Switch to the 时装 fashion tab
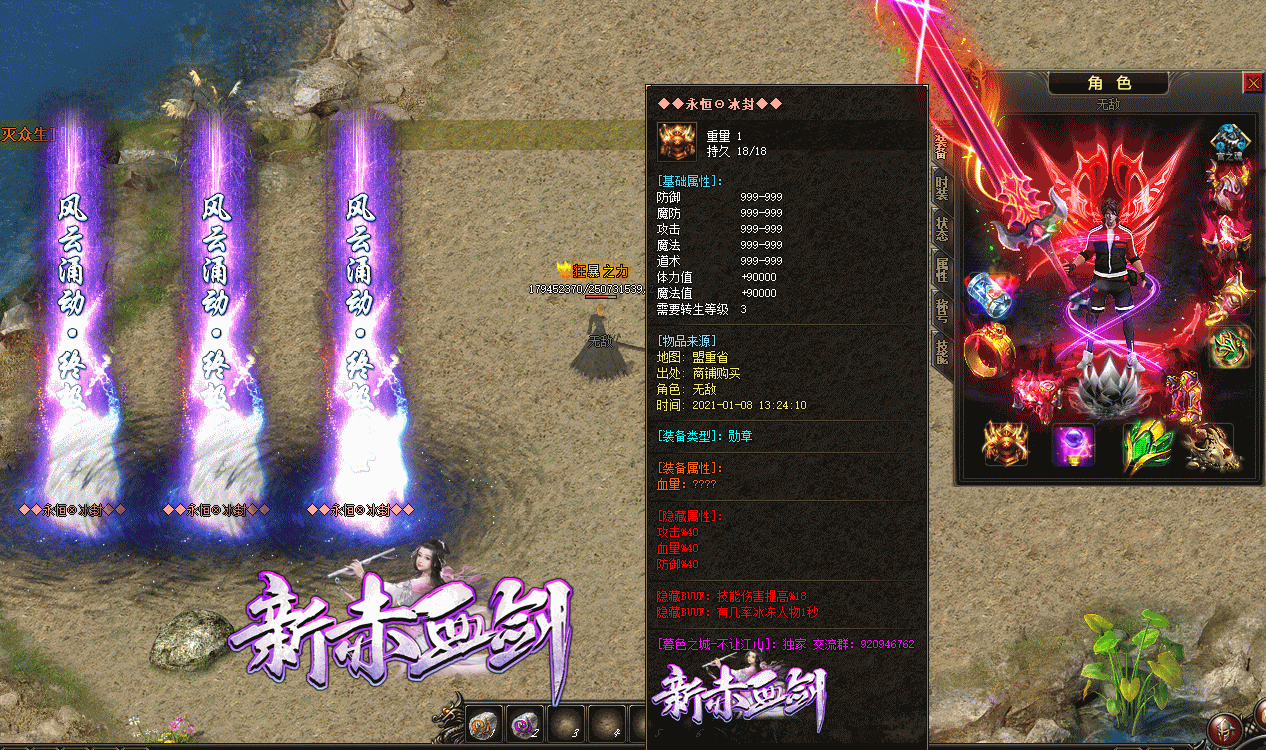This screenshot has width=1266, height=750. click(942, 186)
